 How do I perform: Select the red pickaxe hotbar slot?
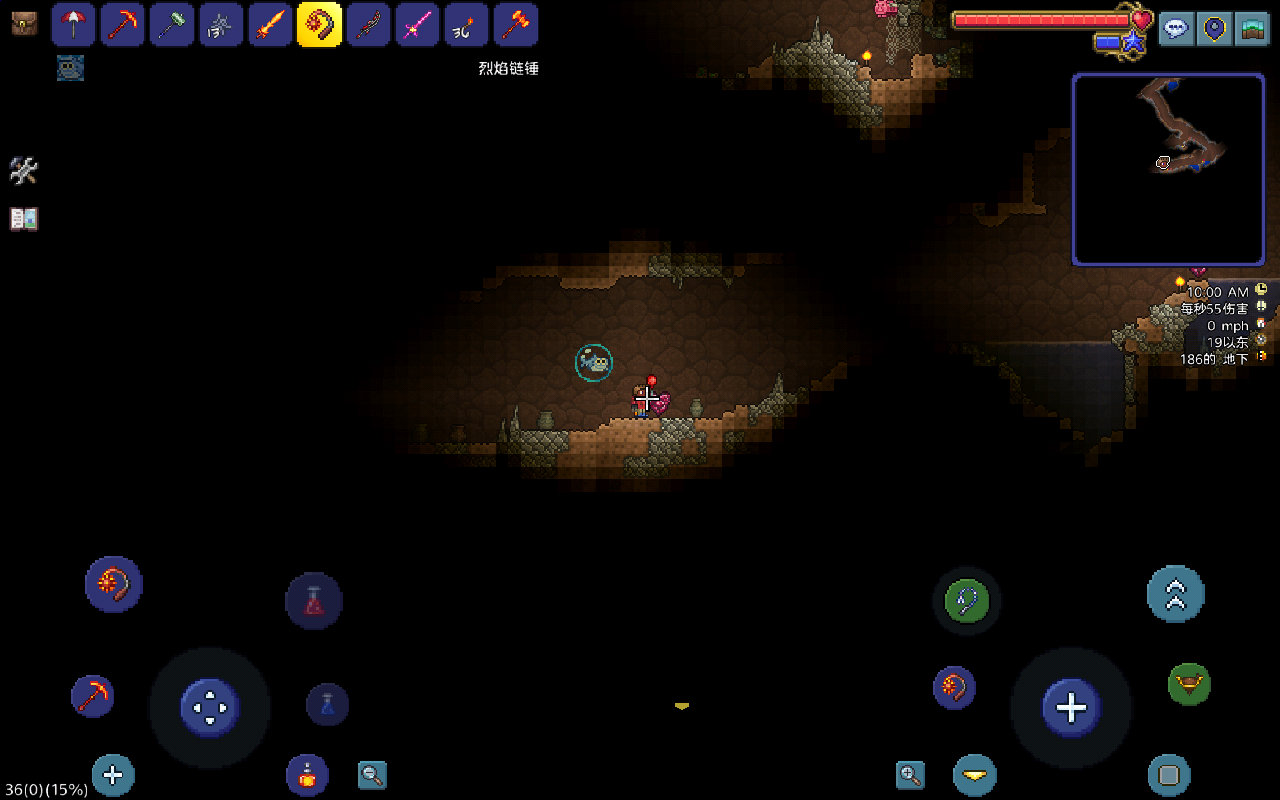[122, 25]
